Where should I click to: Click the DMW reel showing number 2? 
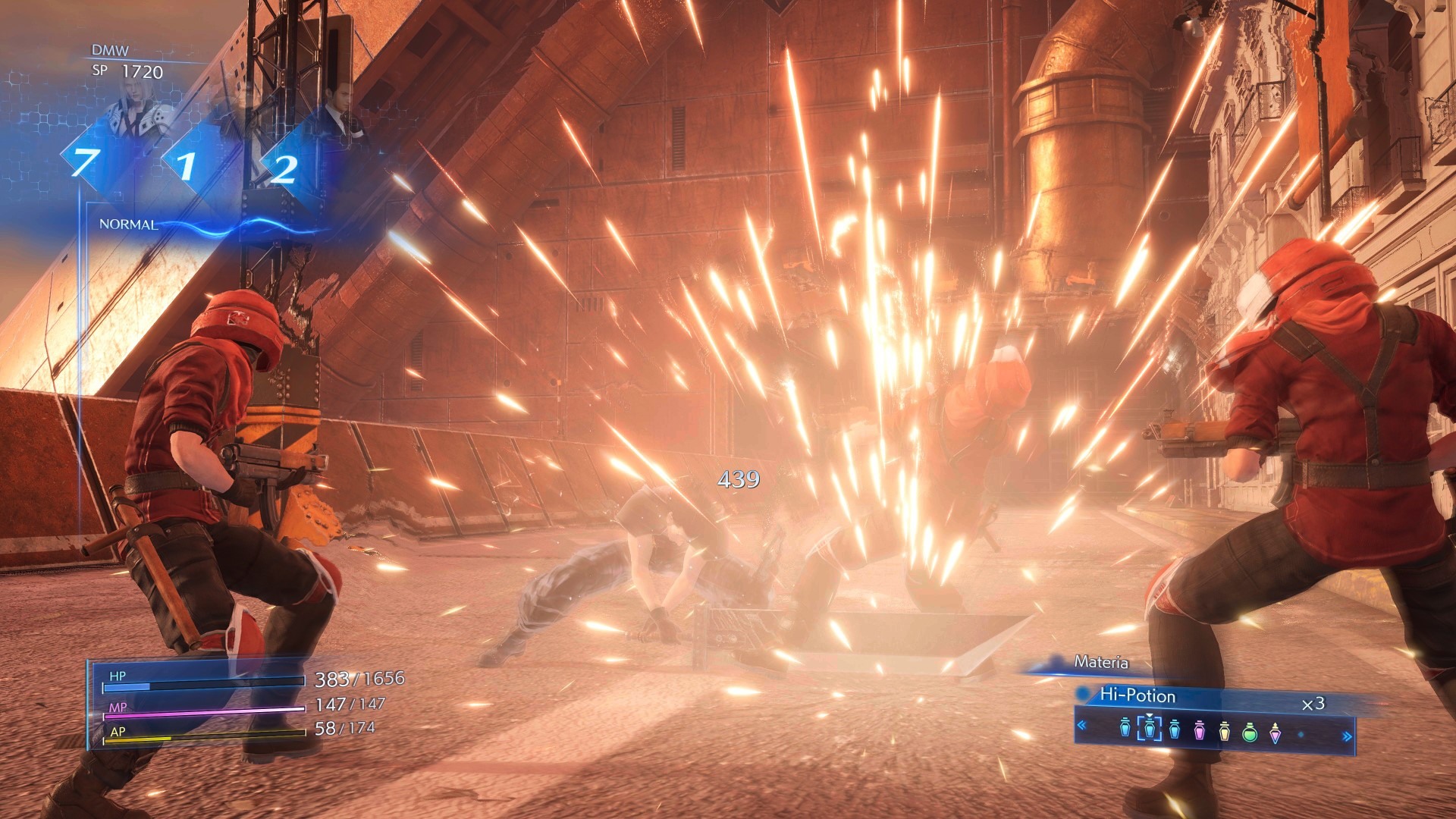284,168
